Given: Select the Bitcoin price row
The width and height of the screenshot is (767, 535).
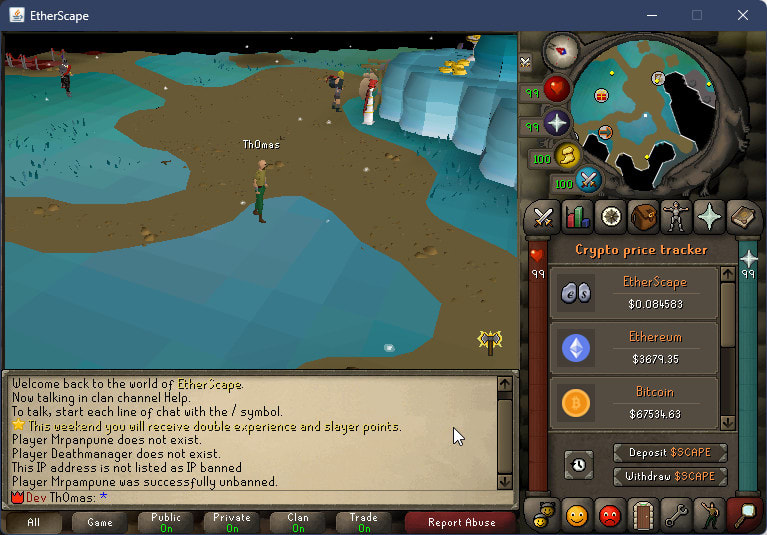Looking at the screenshot, I should (x=633, y=401).
